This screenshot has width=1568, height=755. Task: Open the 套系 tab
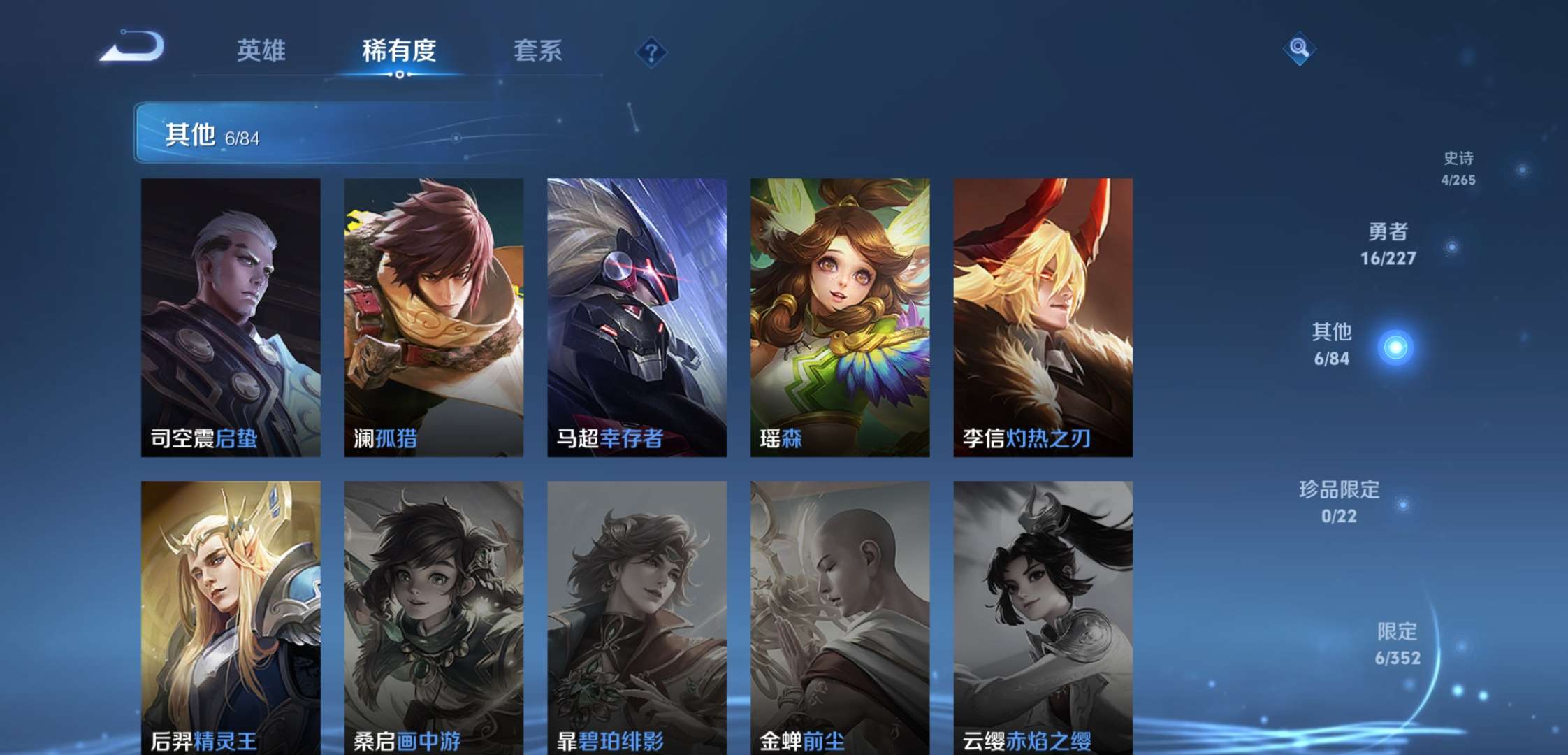[537, 51]
